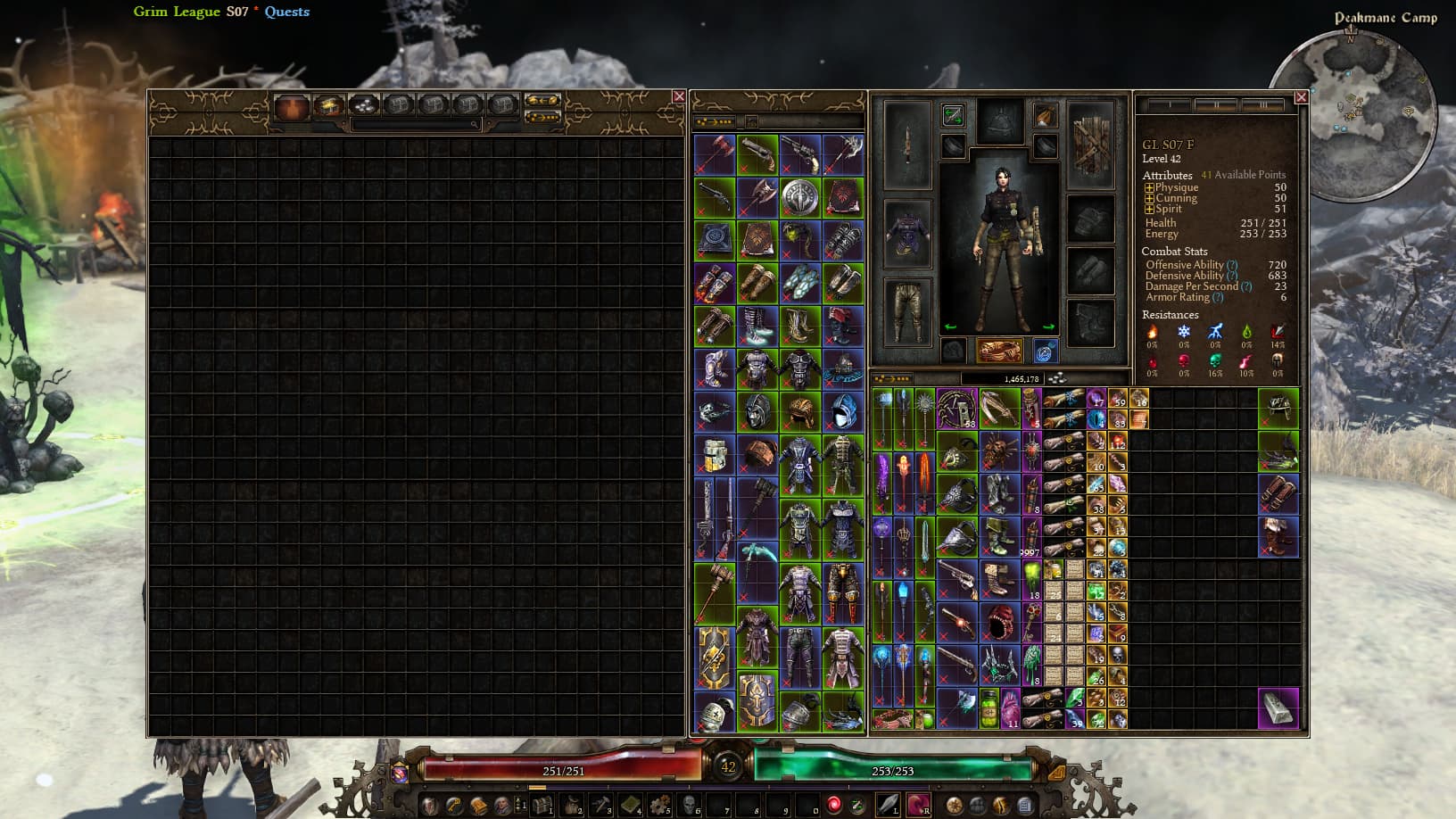The image size is (1456, 819).
Task: Open the silver coins stash tab
Action: coord(362,106)
